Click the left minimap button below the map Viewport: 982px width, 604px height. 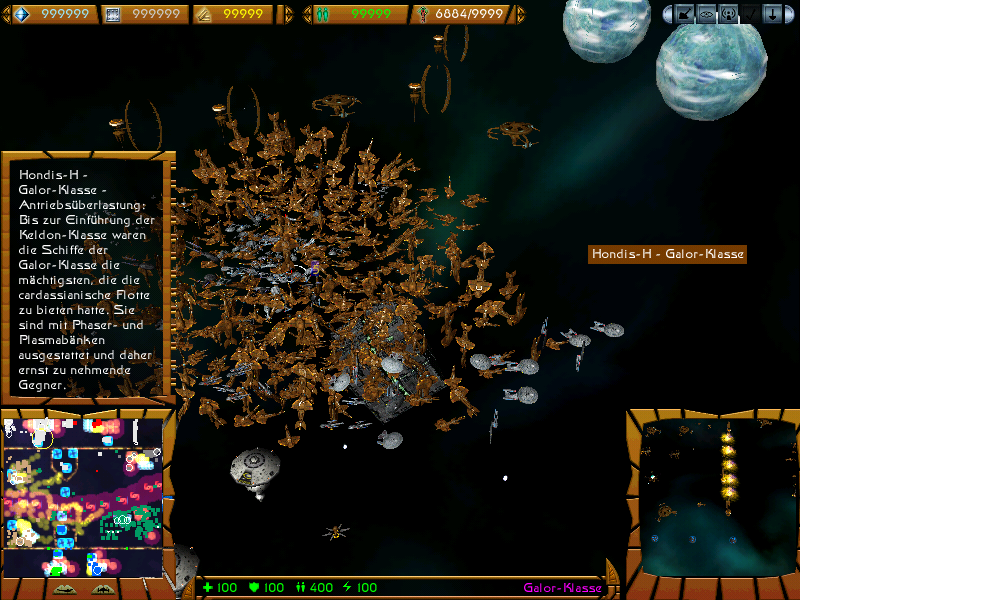(x=64, y=589)
